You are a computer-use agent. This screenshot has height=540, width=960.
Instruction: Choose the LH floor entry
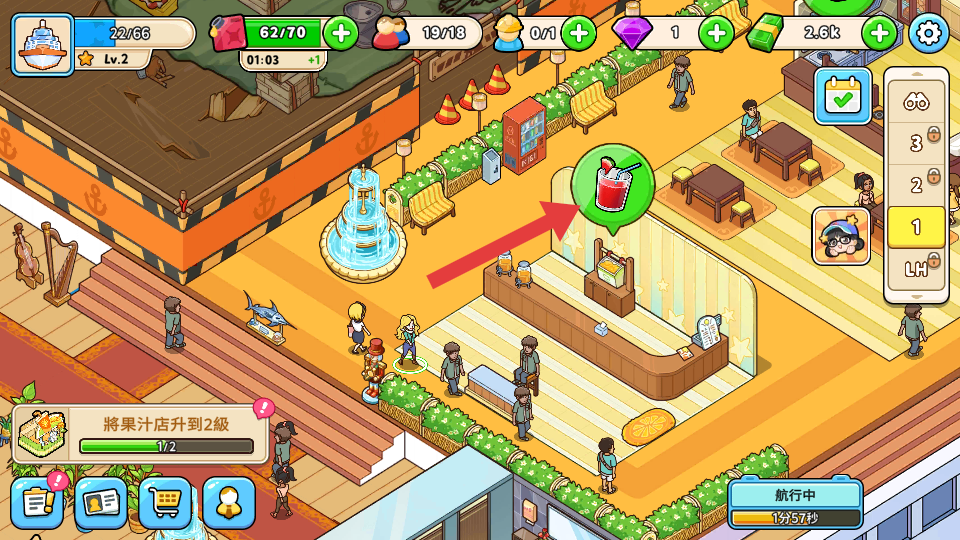[x=916, y=269]
